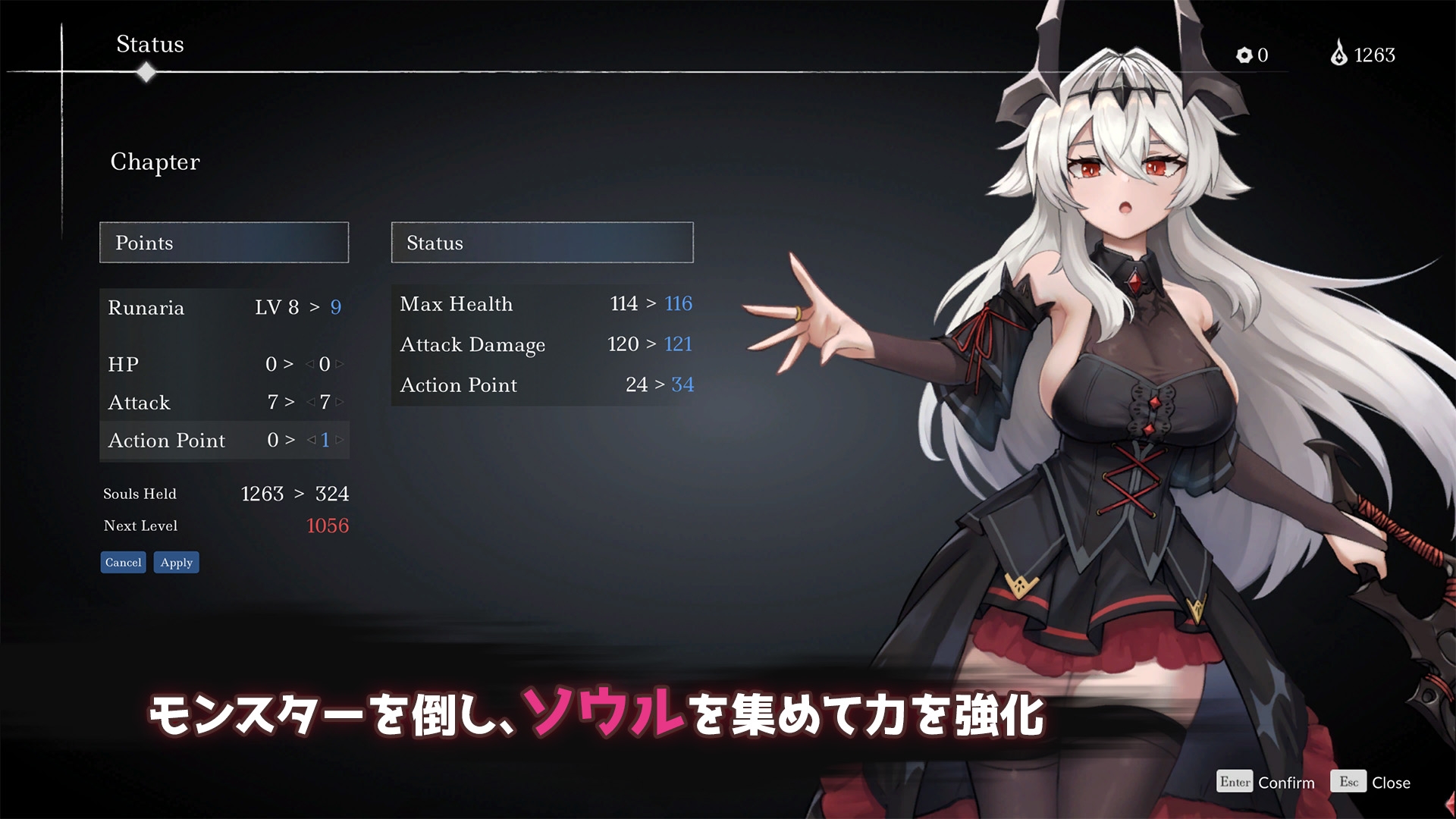Raise Attack points using the right arrow
1456x819 pixels.
pyautogui.click(x=340, y=403)
